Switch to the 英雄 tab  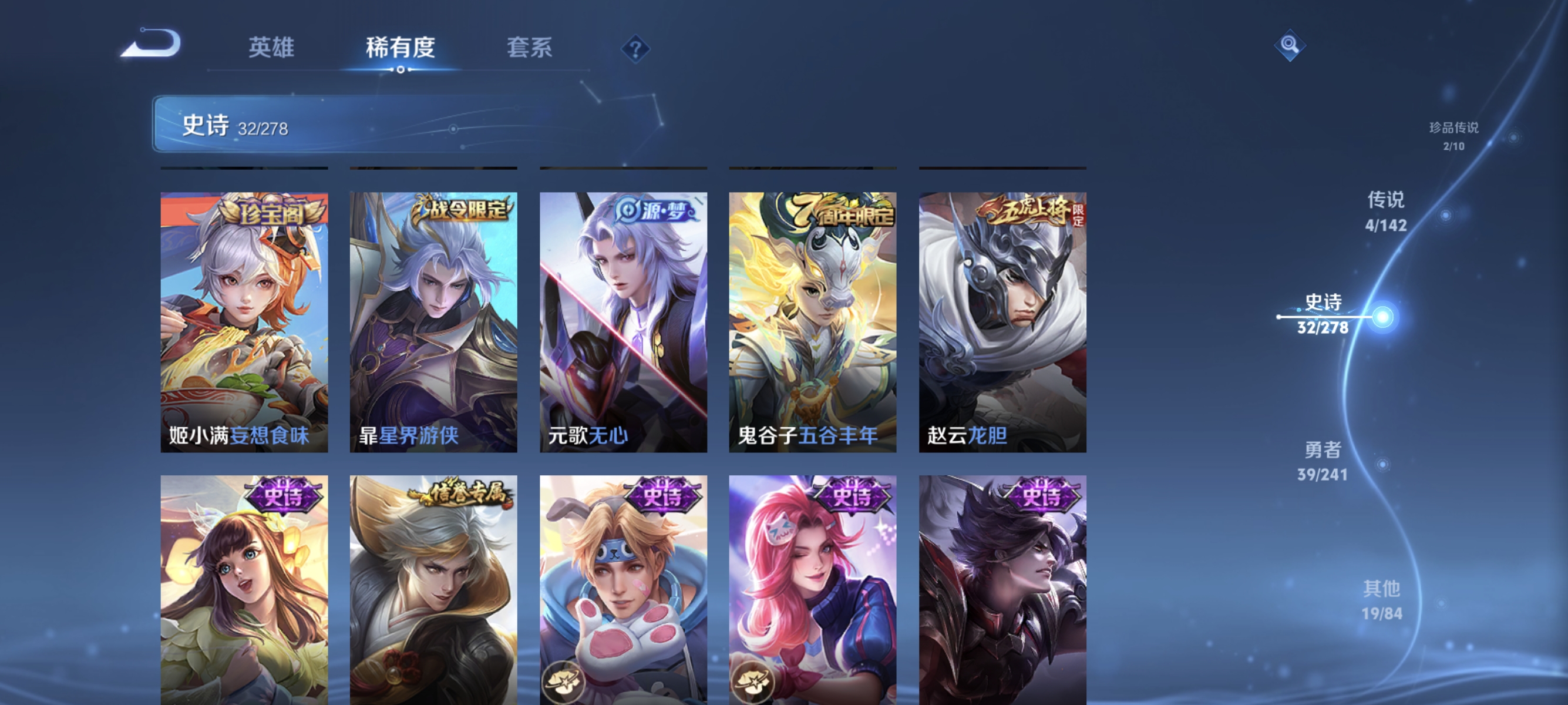click(x=271, y=48)
